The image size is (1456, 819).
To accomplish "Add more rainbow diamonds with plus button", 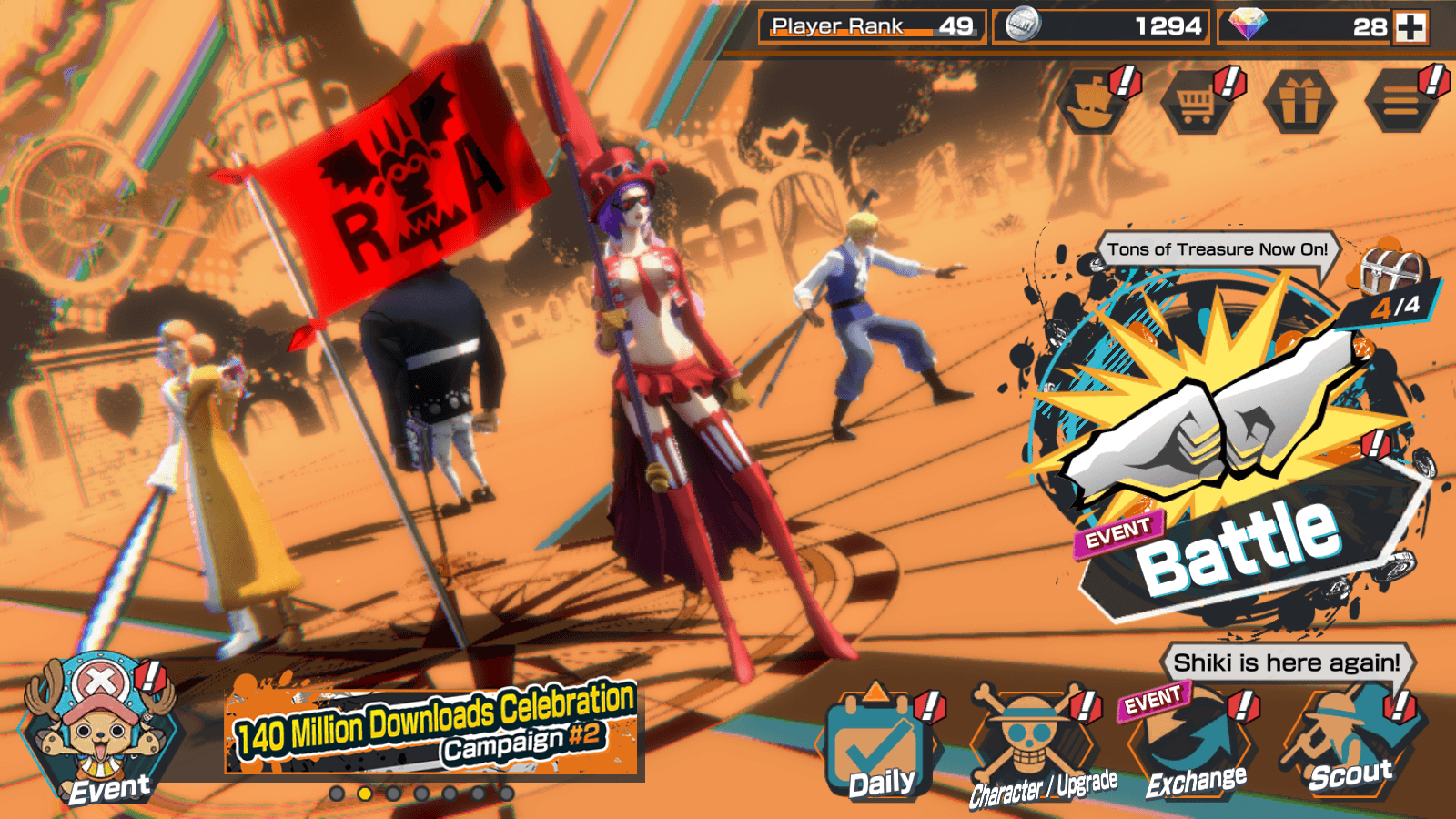I will 1411,27.
